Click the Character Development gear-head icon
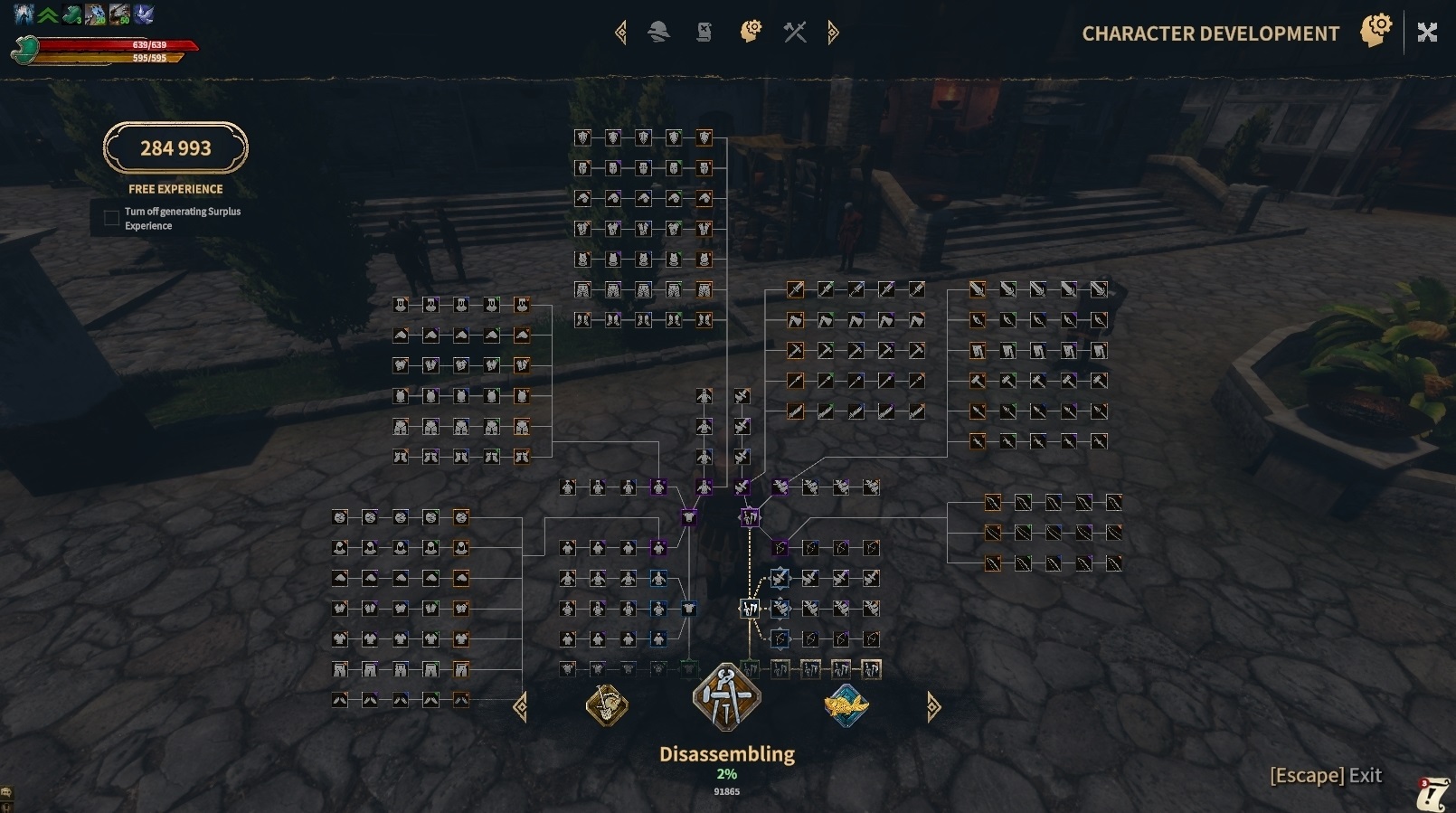This screenshot has width=1456, height=813. pos(1376,31)
